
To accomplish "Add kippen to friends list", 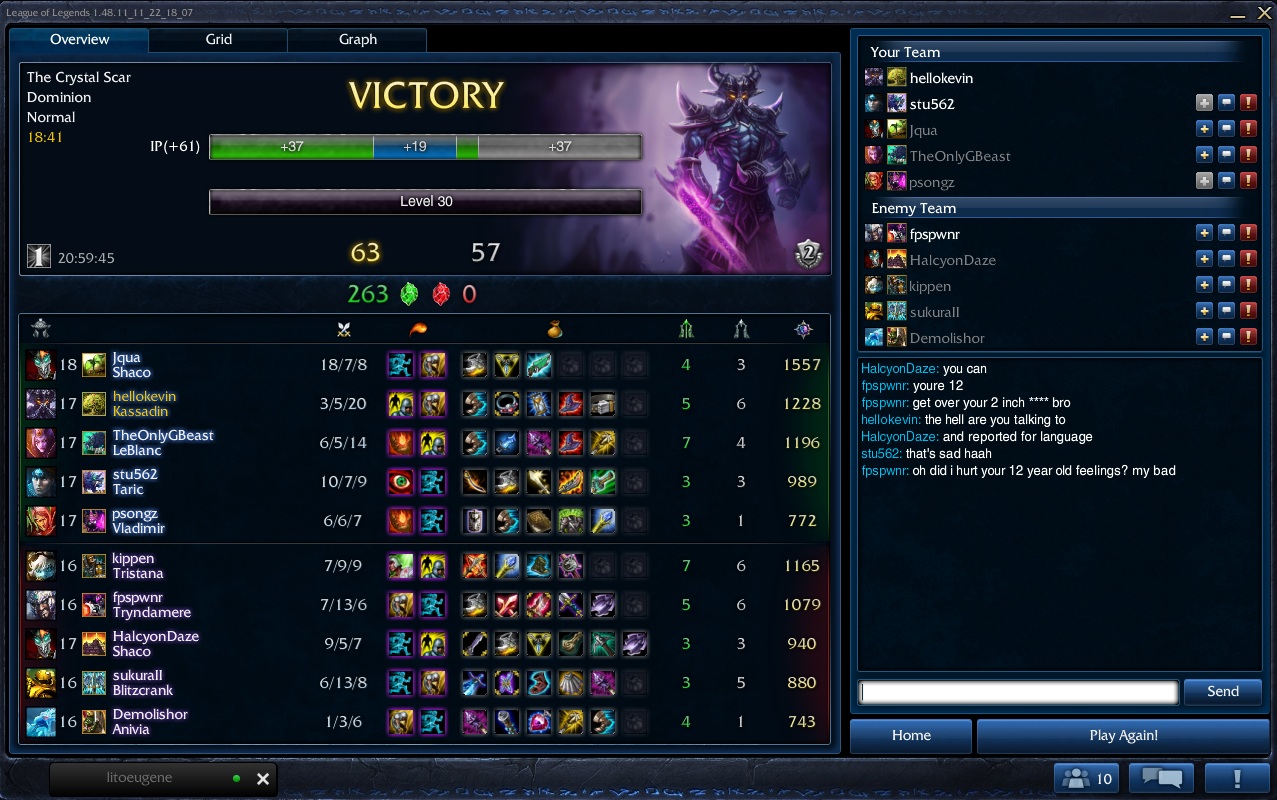I will [1204, 286].
